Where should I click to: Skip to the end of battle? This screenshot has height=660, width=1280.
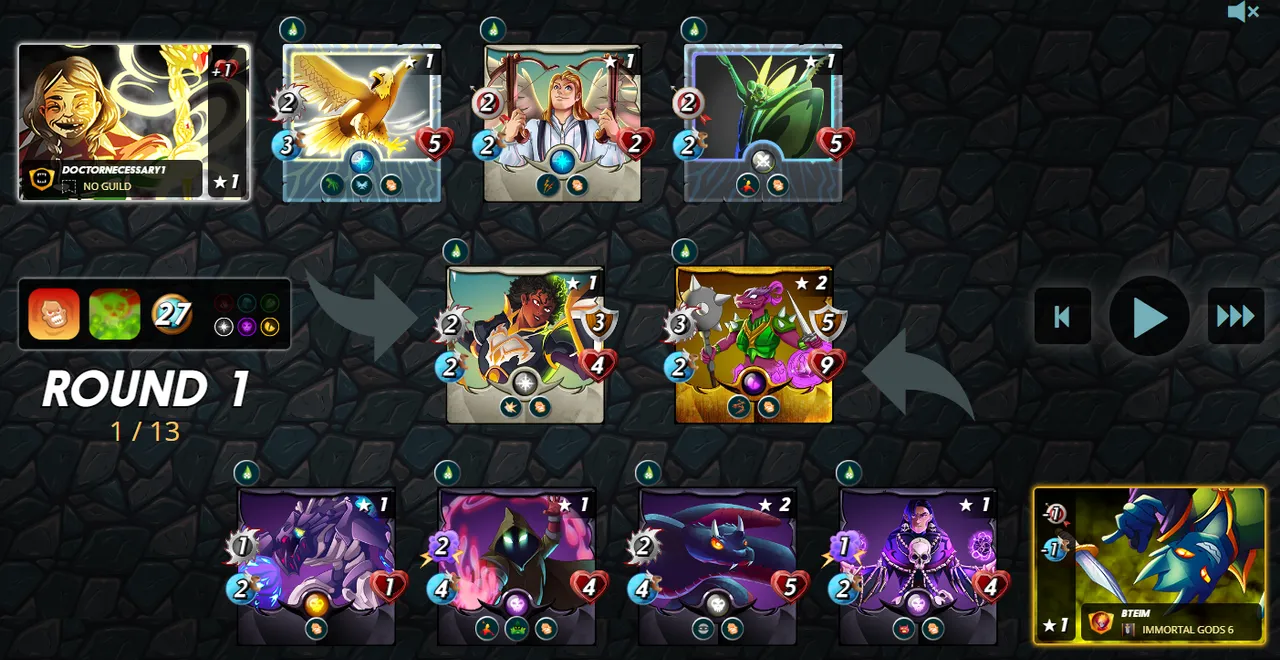[x=1236, y=317]
